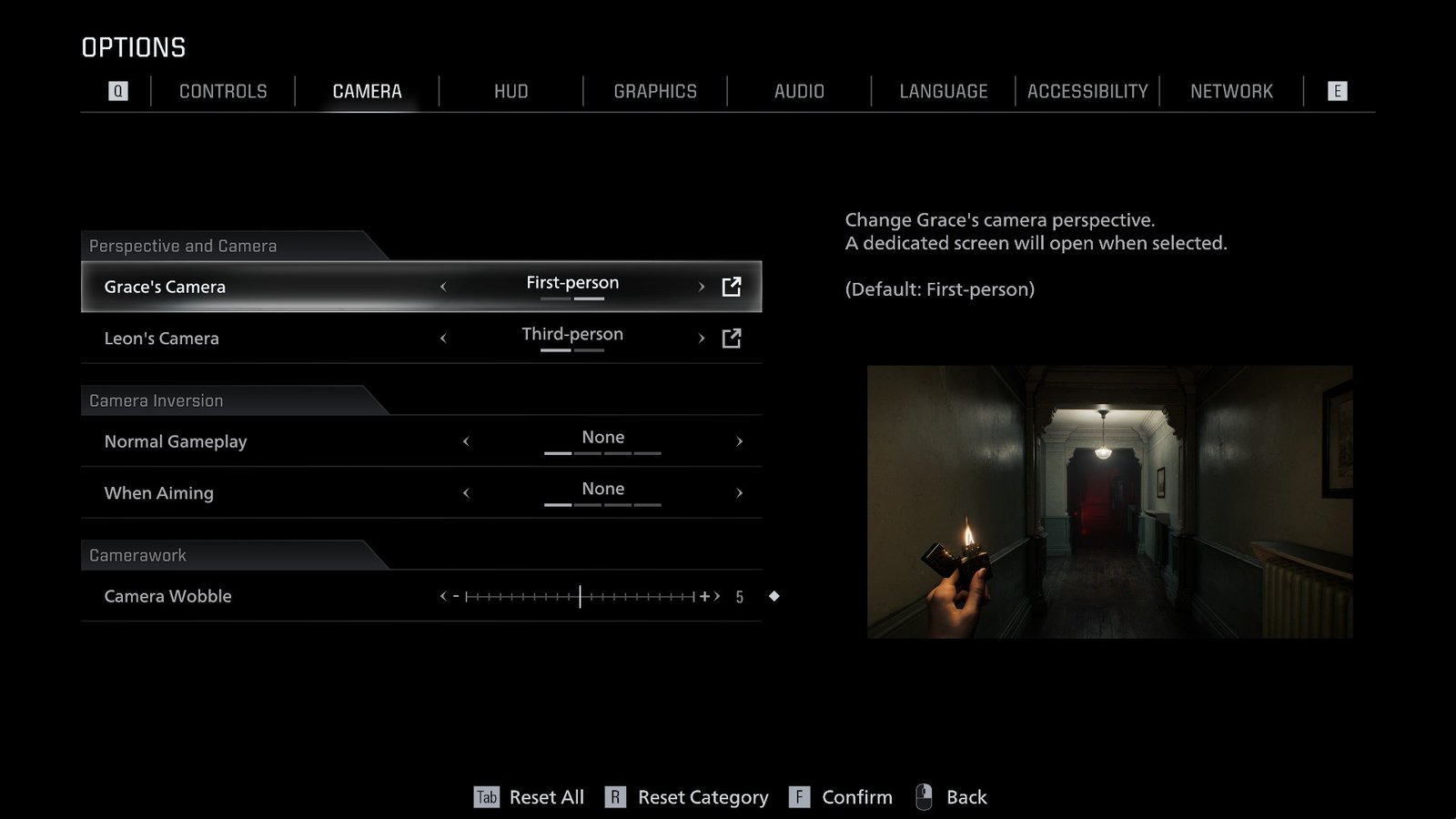Switch to the Accessibility tab
1456x819 pixels.
coord(1087,90)
